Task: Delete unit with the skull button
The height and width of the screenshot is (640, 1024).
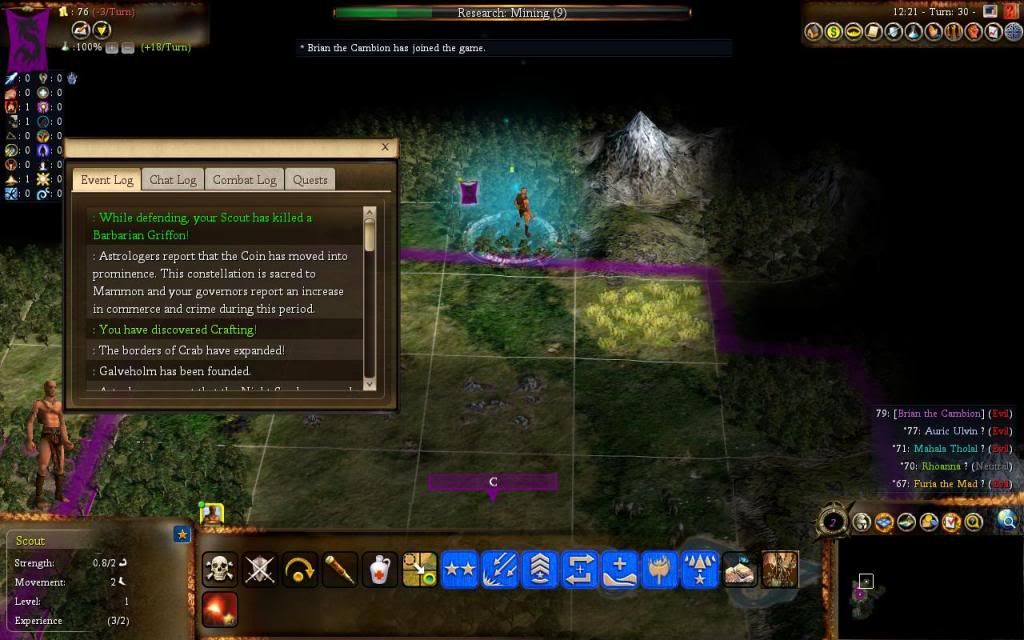Action: click(220, 570)
